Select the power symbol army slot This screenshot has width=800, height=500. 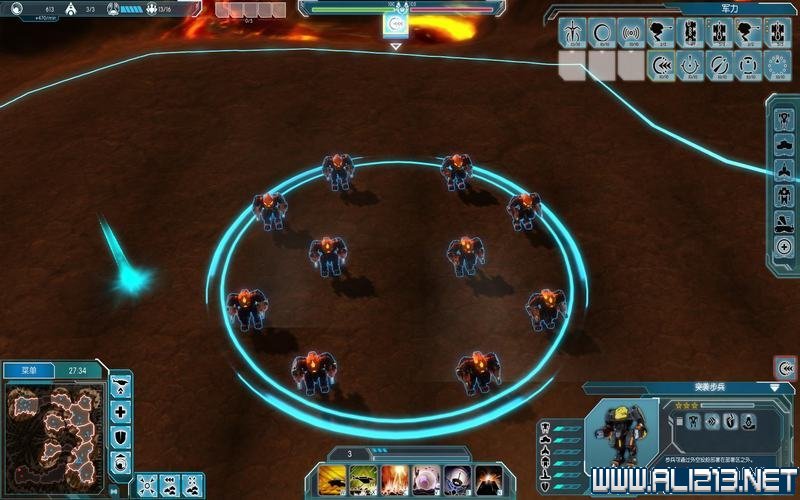pos(690,65)
